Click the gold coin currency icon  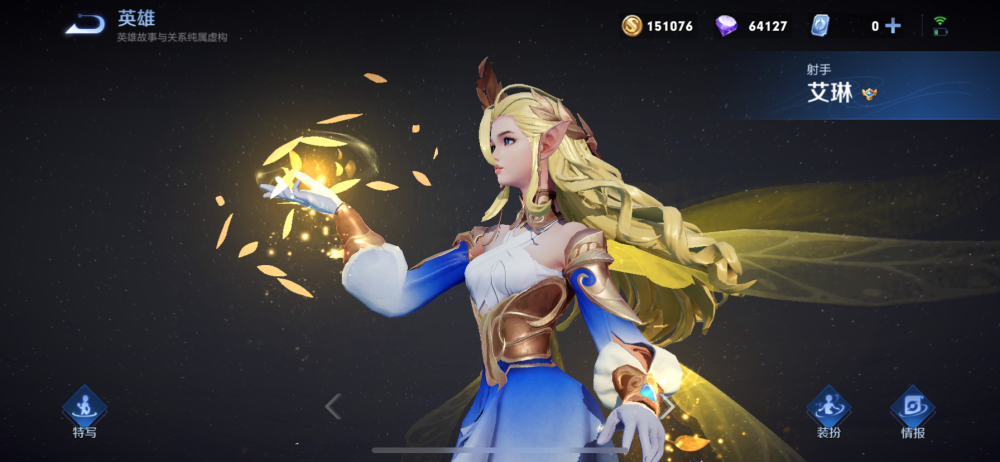coord(632,26)
